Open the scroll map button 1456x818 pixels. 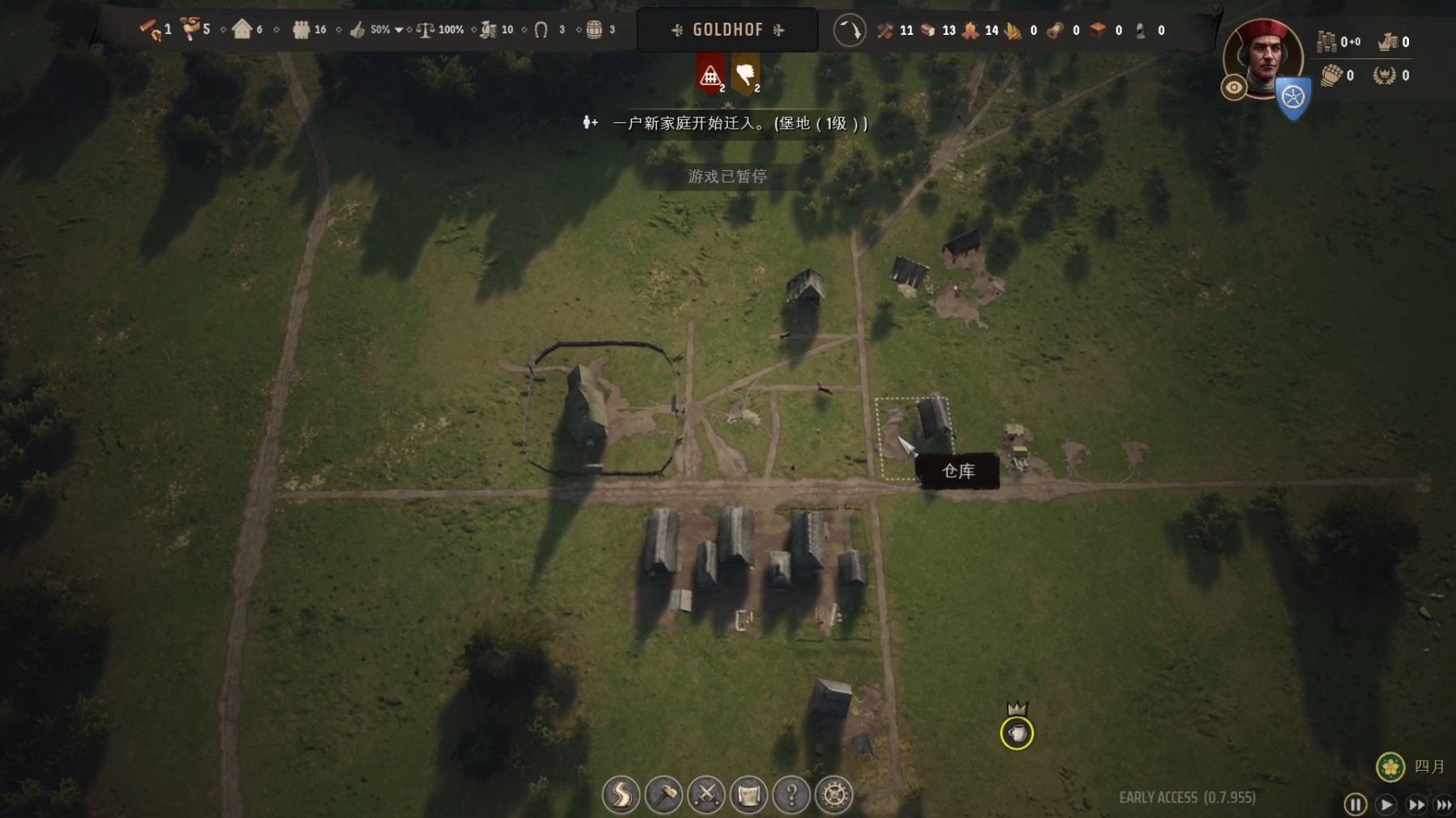tap(749, 795)
